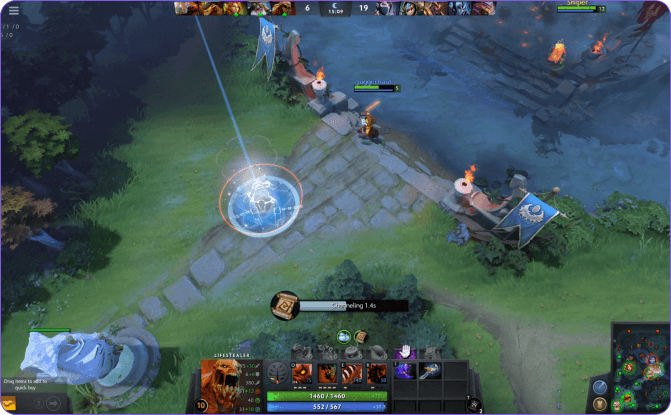Select the first Radiant hero portrait in top bar

tap(183, 8)
